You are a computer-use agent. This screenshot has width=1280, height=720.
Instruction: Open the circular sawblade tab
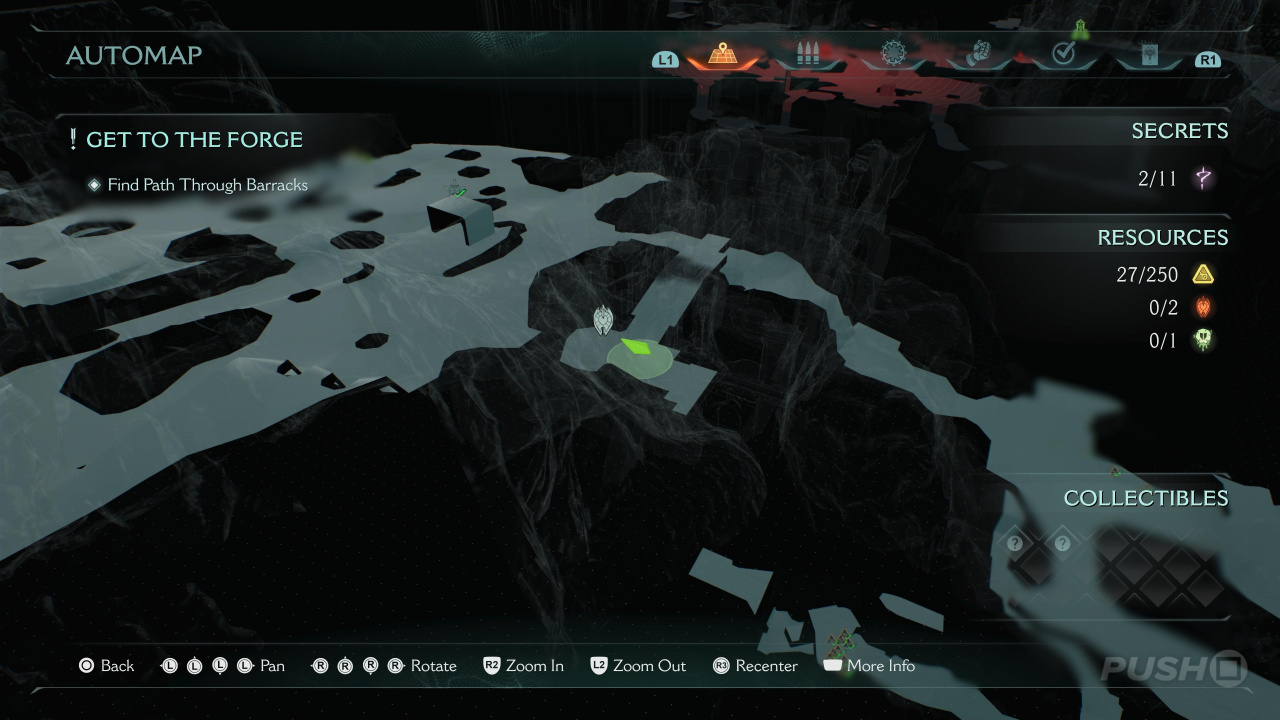892,55
